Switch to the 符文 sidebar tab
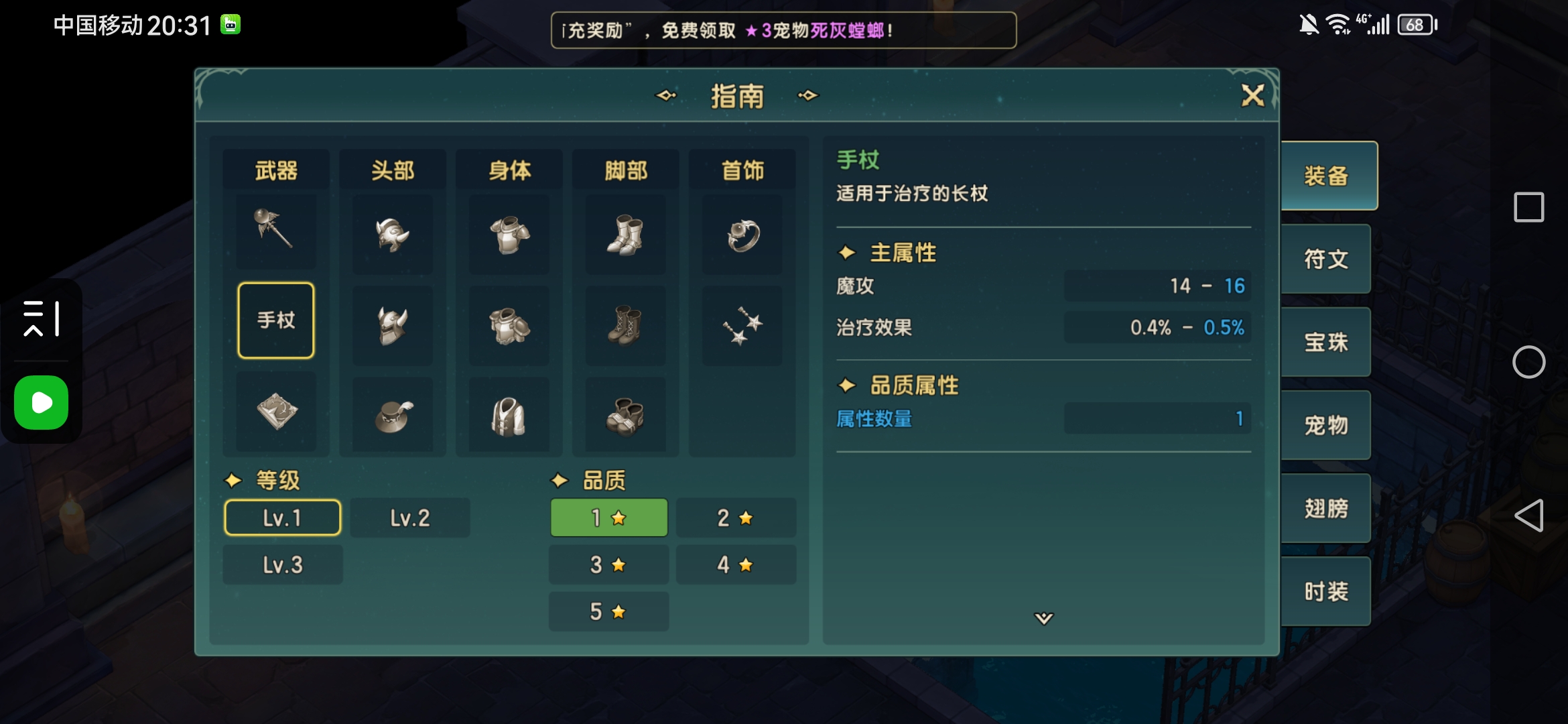Viewport: 1568px width, 724px height. 1327,259
